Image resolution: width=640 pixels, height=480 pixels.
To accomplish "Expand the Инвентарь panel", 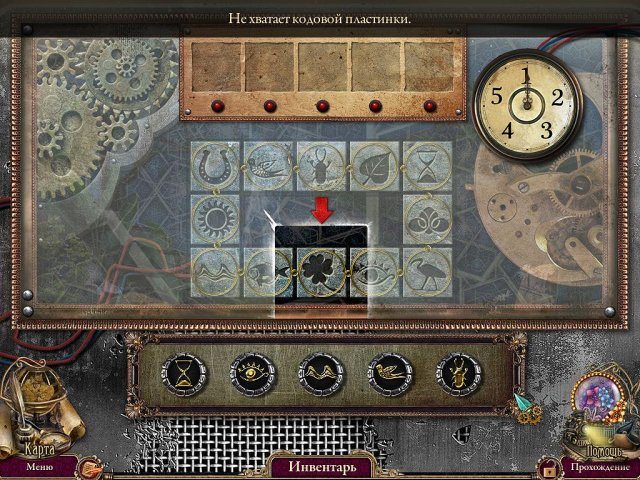I will click(320, 466).
